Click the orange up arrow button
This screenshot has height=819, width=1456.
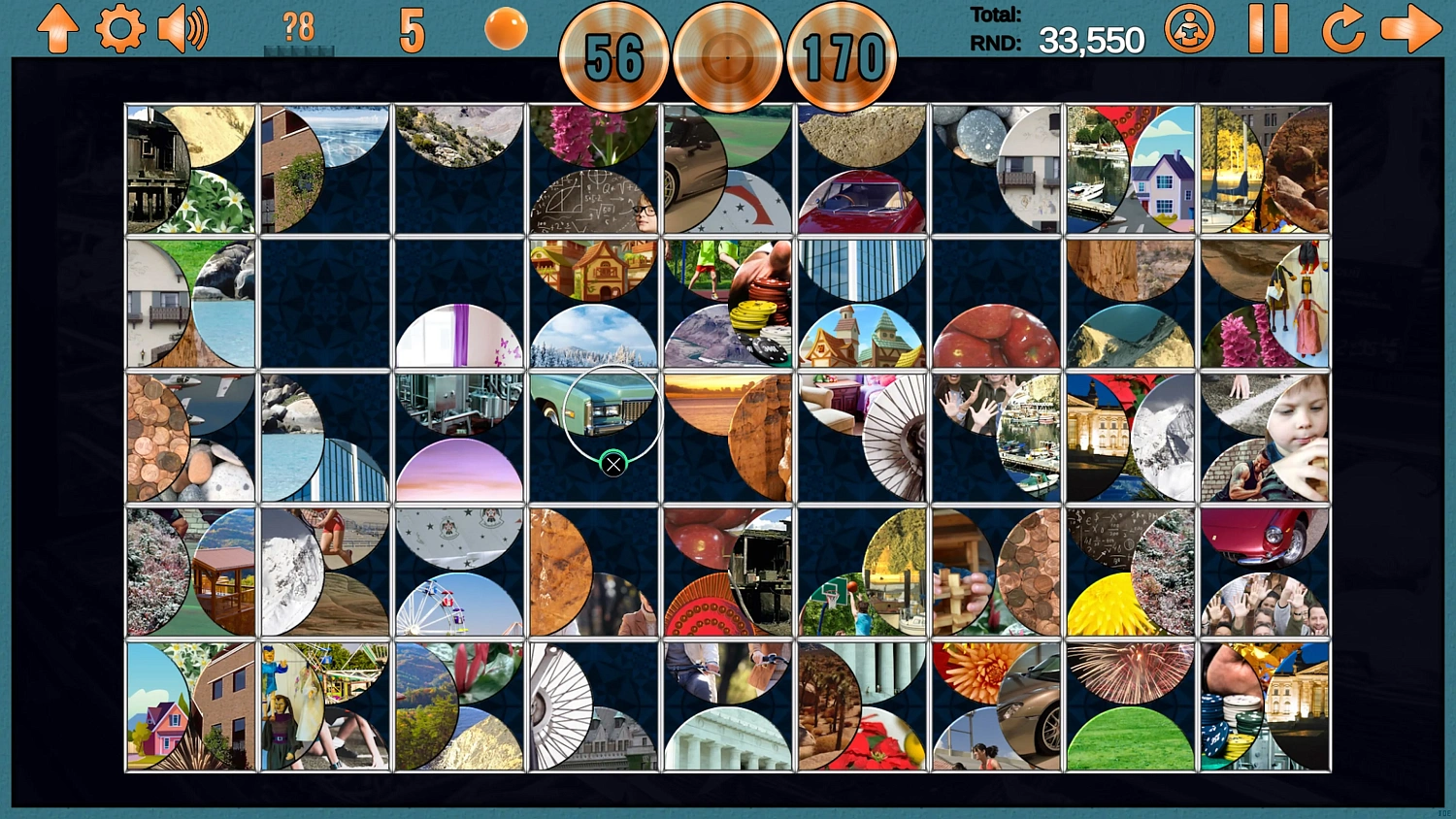(x=57, y=29)
